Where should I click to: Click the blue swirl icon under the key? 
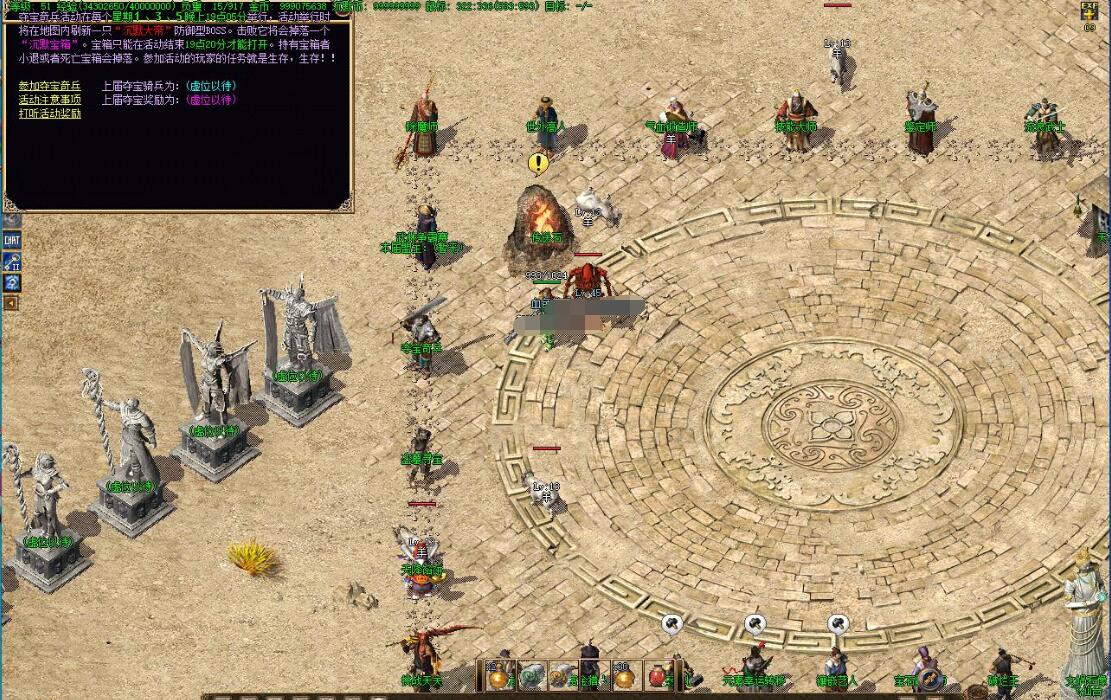pos(12,282)
